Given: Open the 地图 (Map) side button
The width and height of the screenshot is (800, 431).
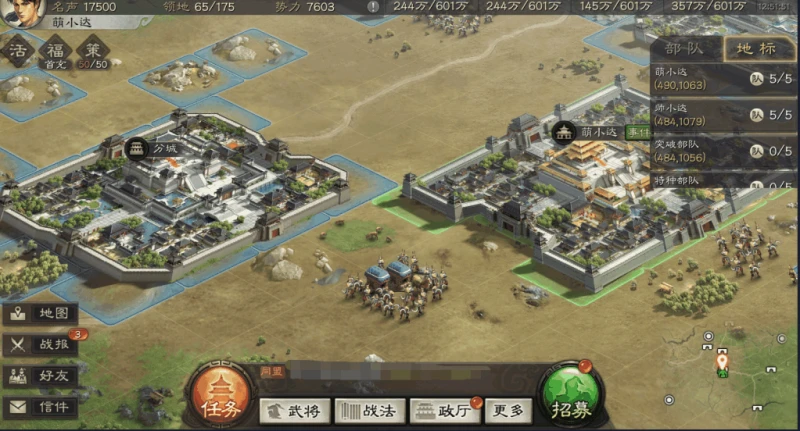Looking at the screenshot, I should coord(40,313).
